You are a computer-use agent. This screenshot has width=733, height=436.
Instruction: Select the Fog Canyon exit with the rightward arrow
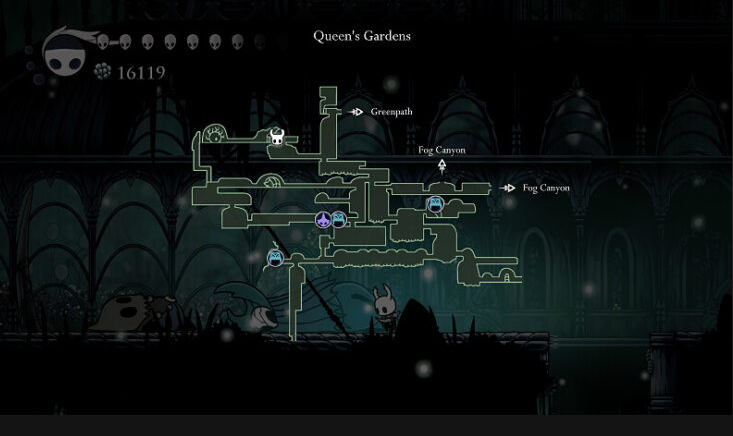pyautogui.click(x=536, y=188)
